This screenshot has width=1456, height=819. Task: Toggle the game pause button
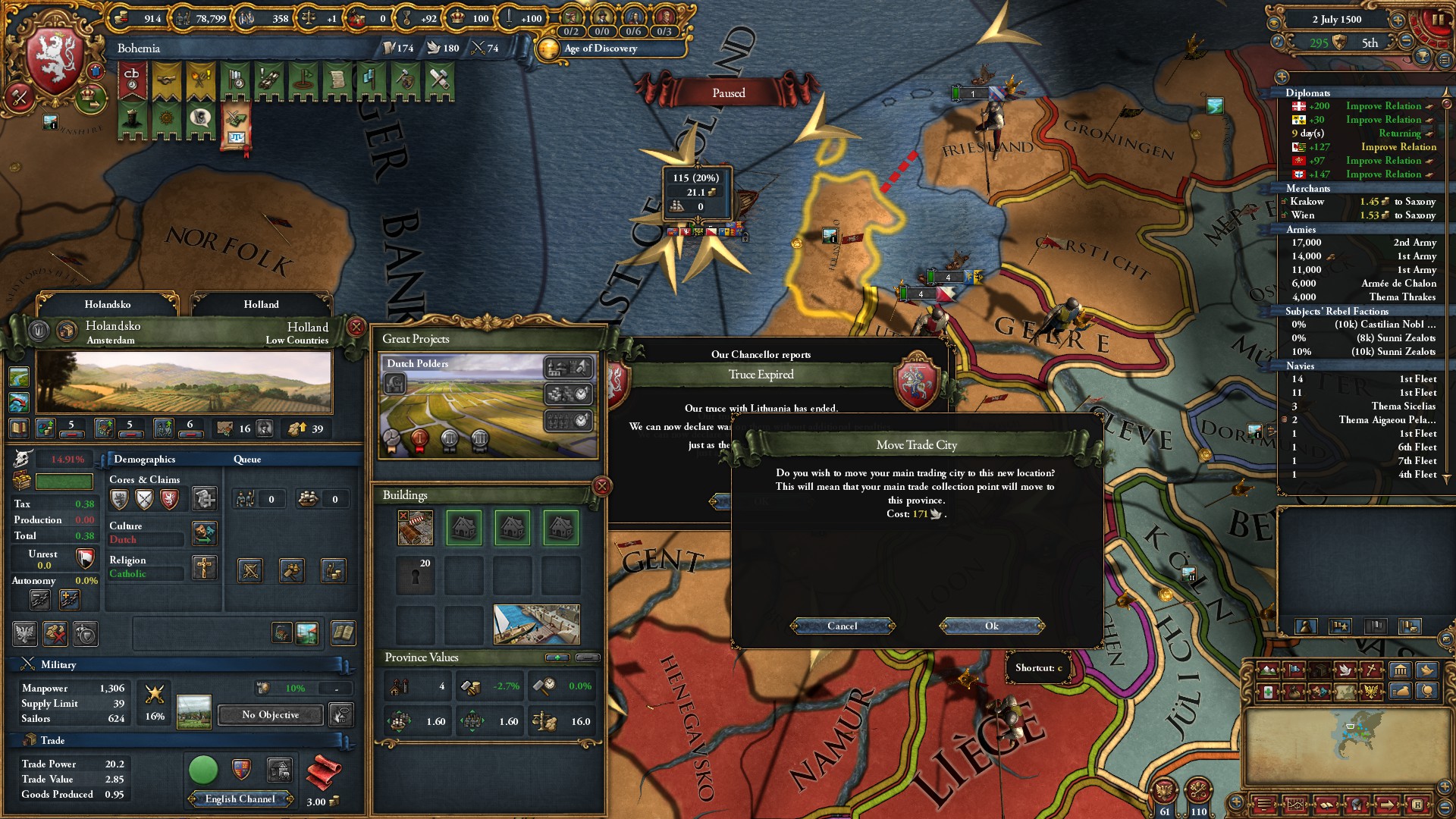click(1437, 20)
